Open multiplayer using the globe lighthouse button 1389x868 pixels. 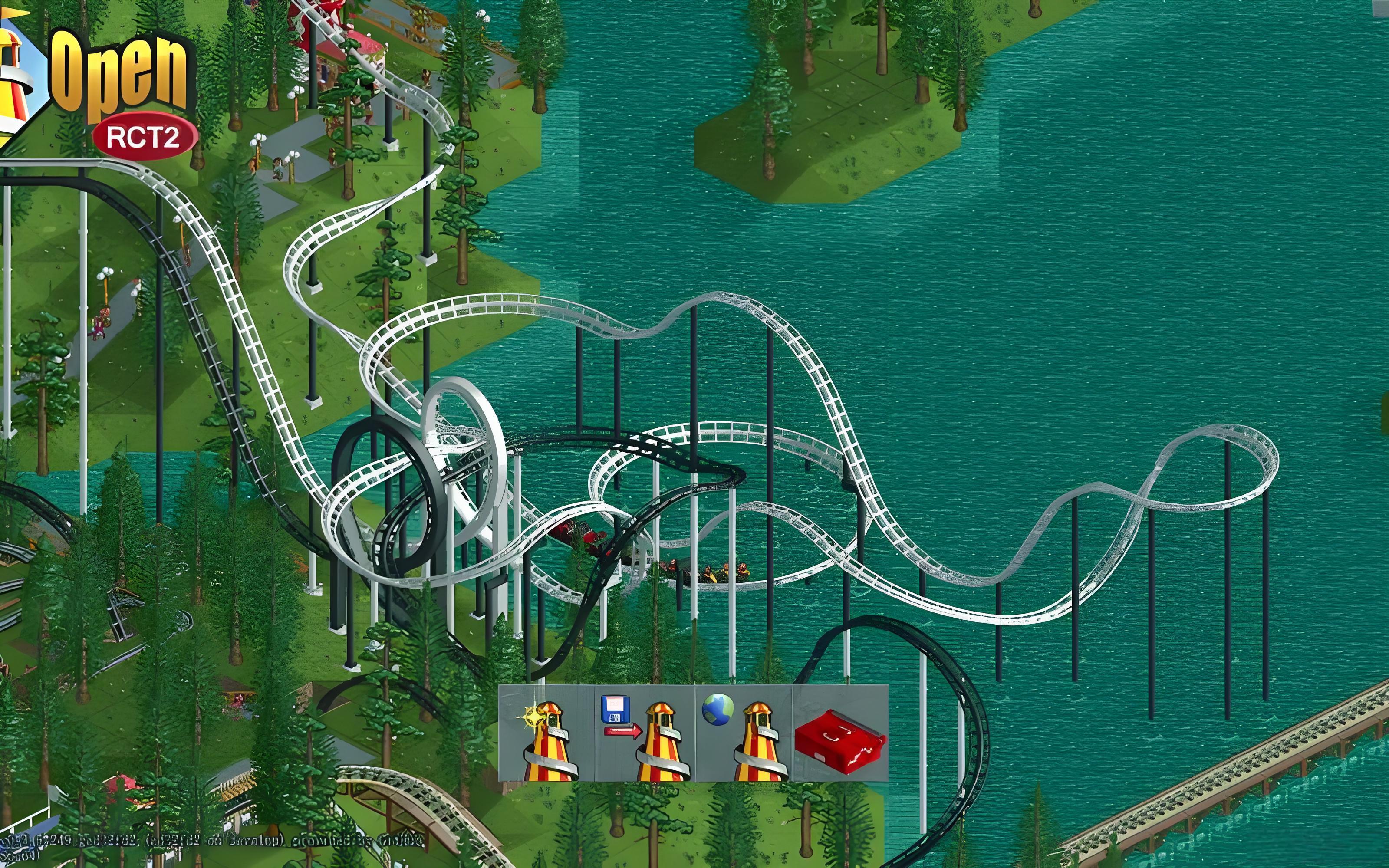[744, 733]
